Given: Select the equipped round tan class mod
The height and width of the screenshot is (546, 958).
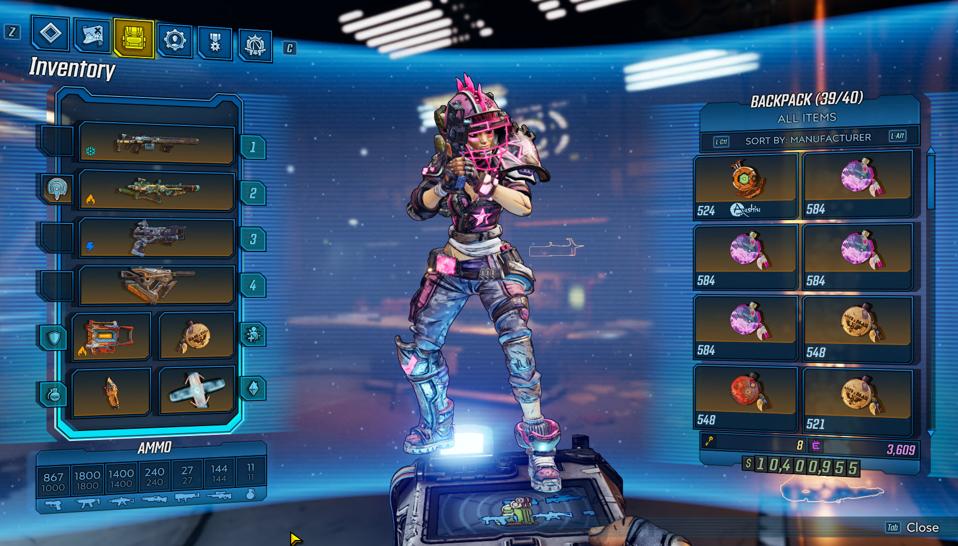Looking at the screenshot, I should coord(196,337).
